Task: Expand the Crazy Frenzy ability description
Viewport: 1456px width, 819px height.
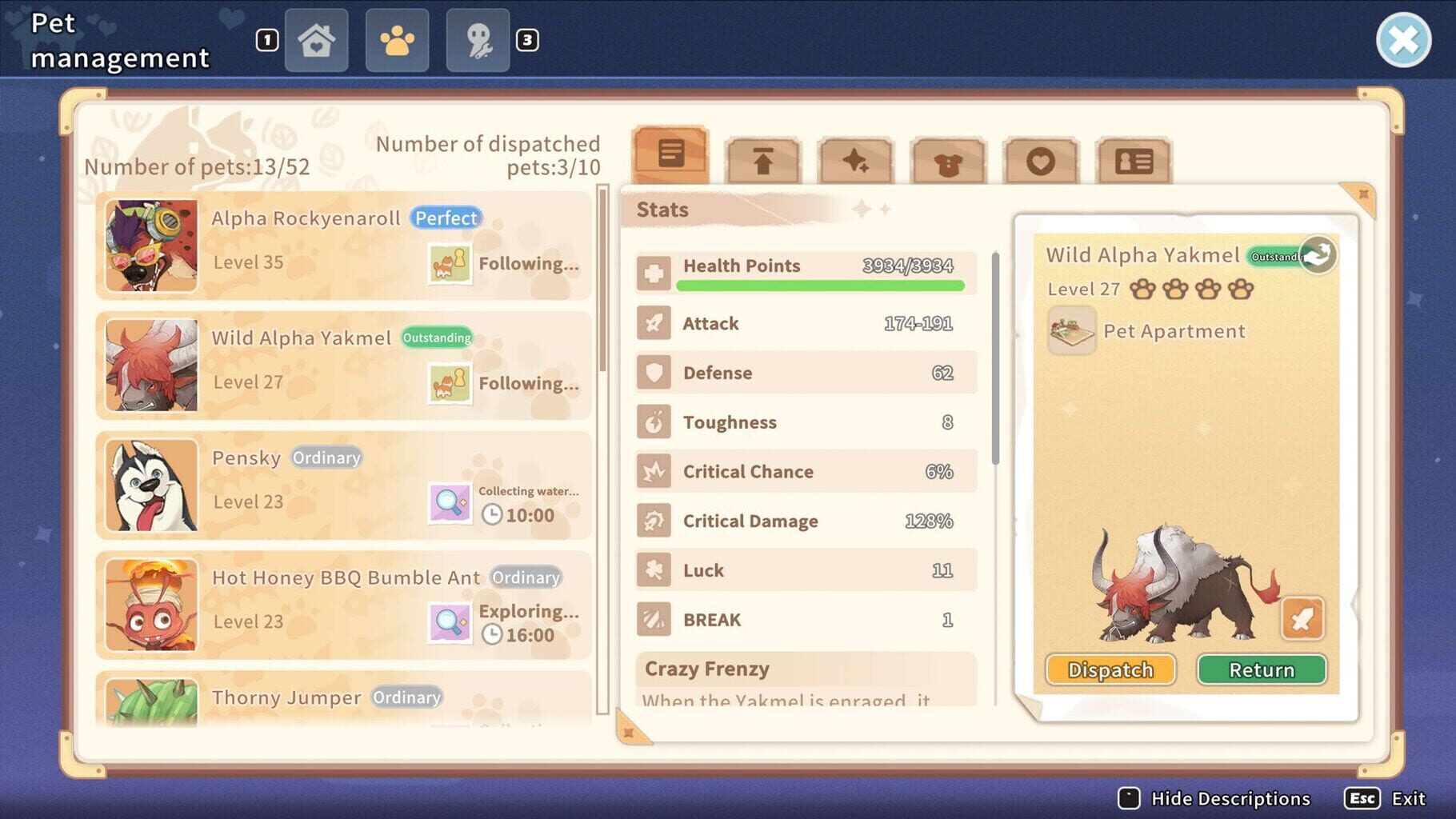Action: click(802, 680)
